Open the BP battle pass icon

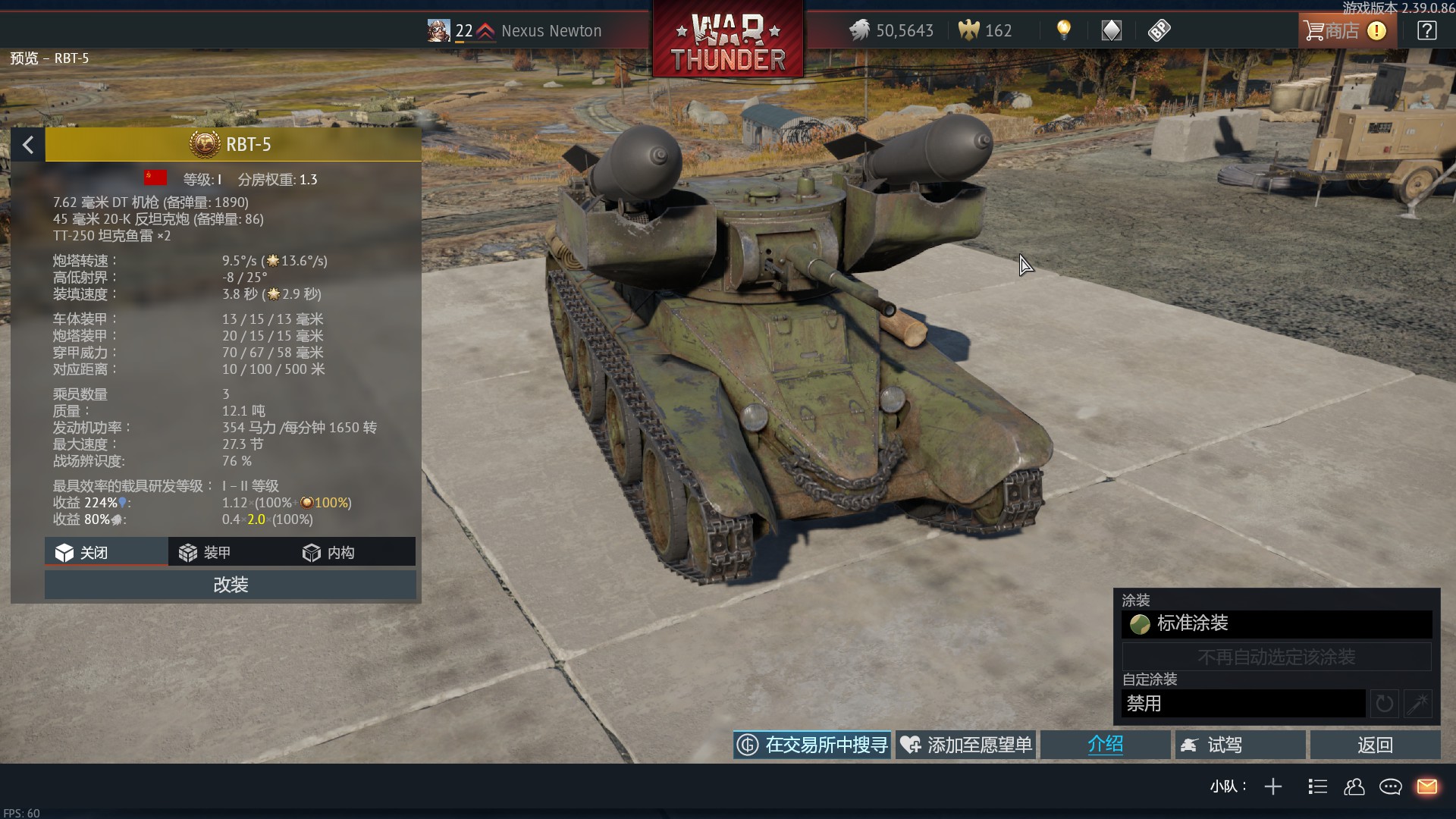point(1159,30)
